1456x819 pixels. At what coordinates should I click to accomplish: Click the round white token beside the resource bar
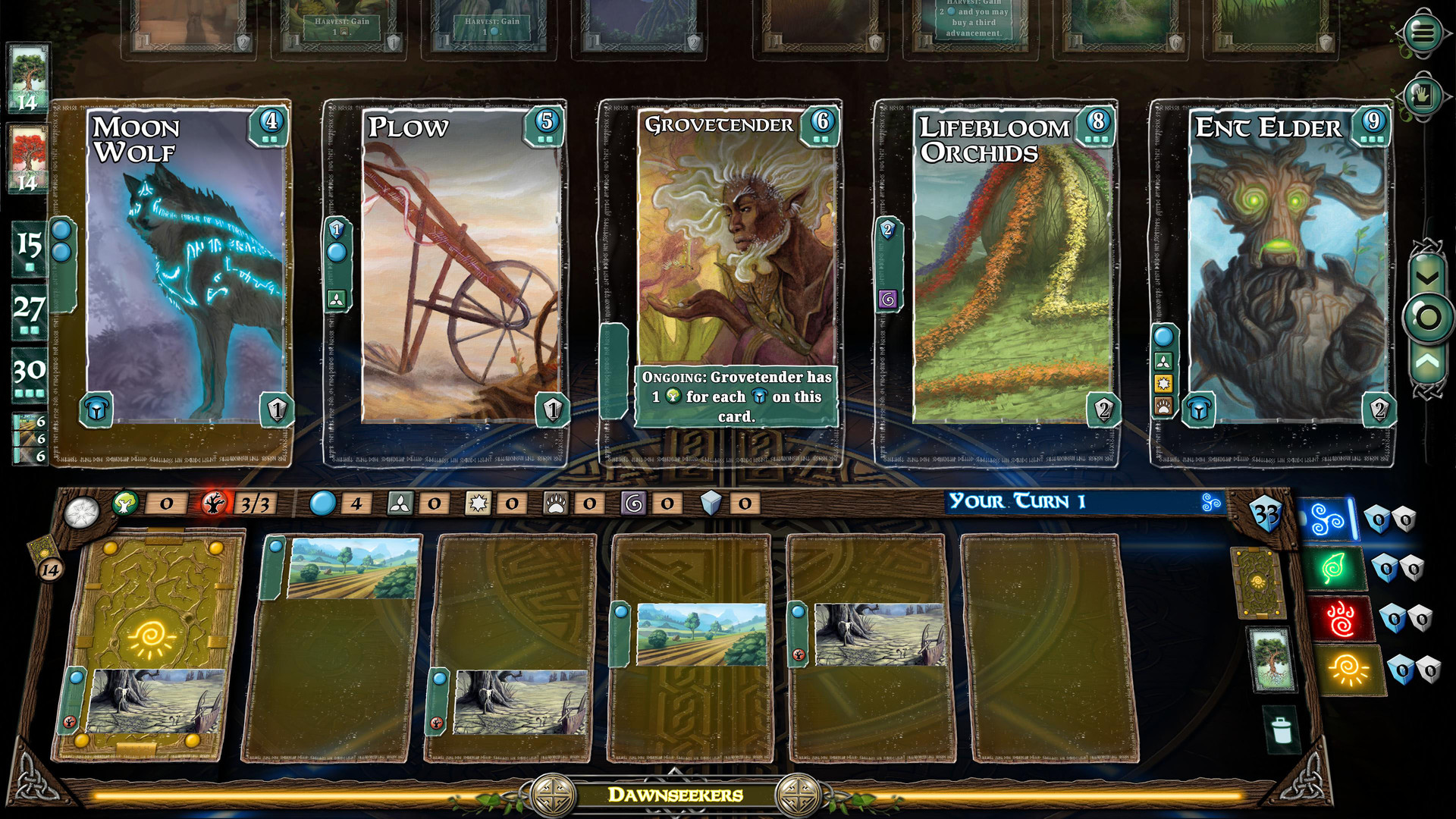click(x=82, y=513)
